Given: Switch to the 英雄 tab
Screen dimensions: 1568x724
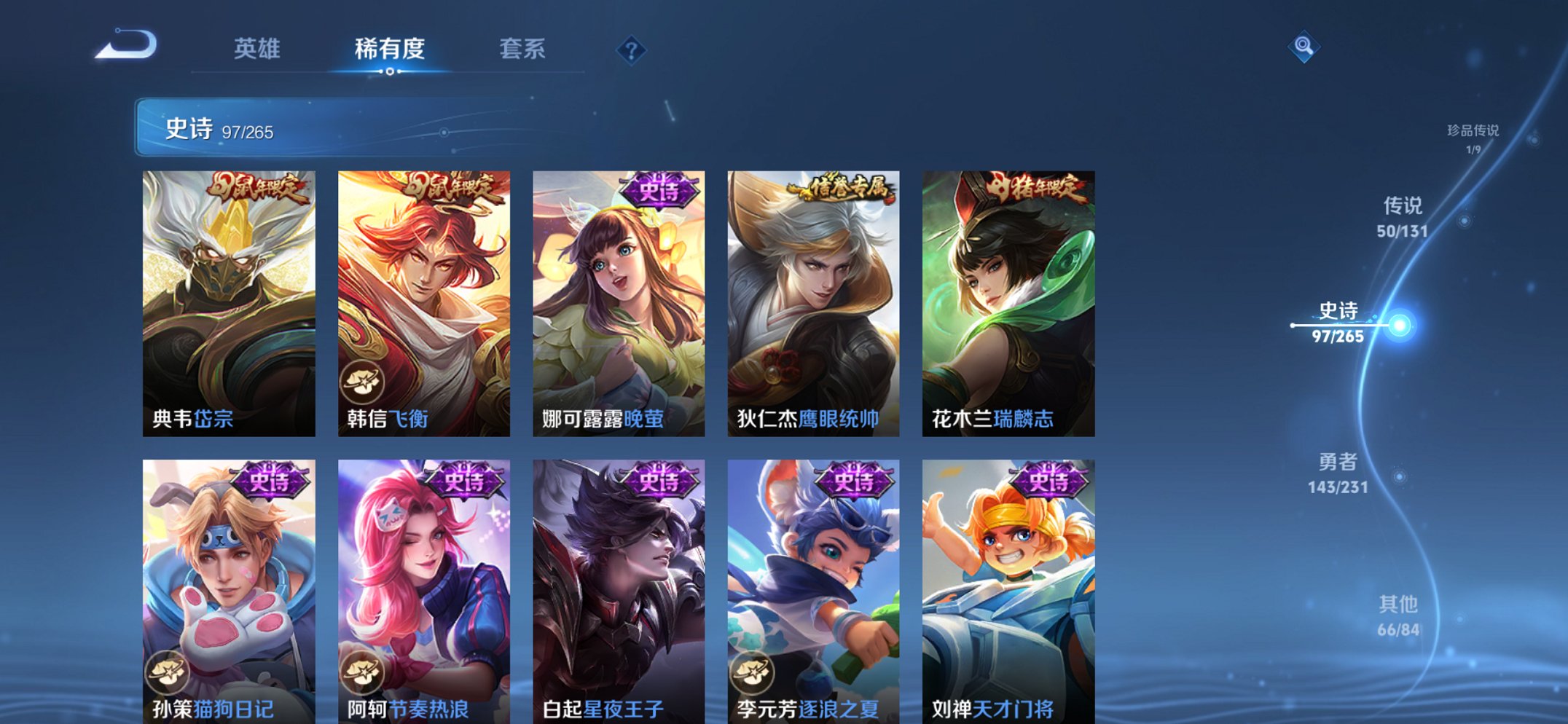Looking at the screenshot, I should click(x=259, y=50).
